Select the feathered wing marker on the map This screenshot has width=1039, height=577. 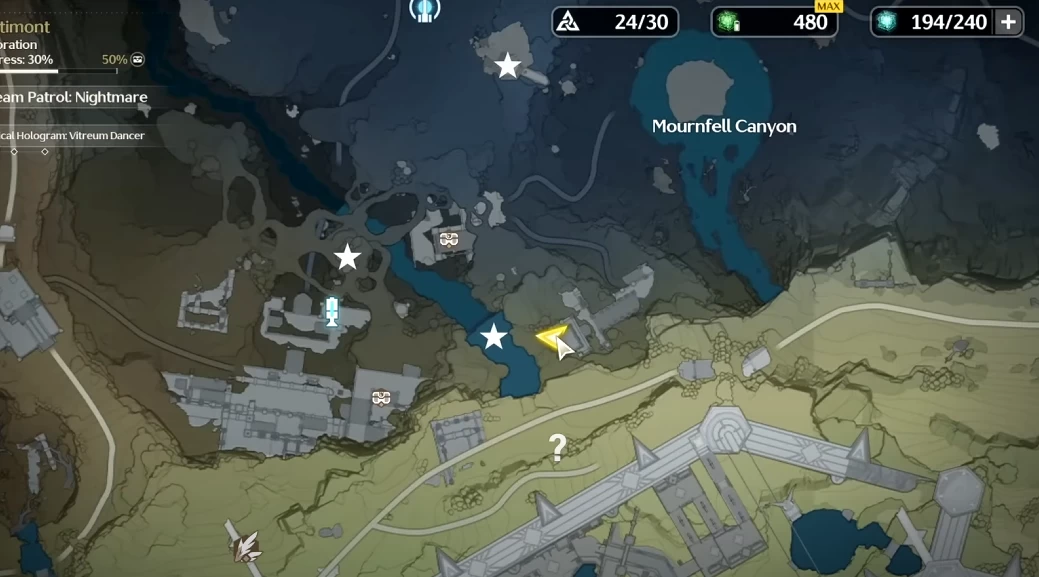[x=244, y=544]
